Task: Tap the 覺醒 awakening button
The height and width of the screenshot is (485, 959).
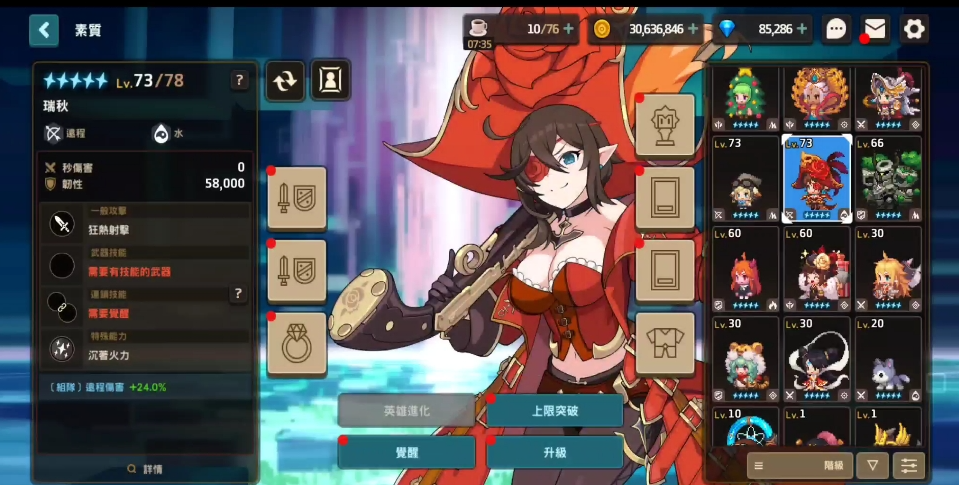Action: (x=406, y=452)
